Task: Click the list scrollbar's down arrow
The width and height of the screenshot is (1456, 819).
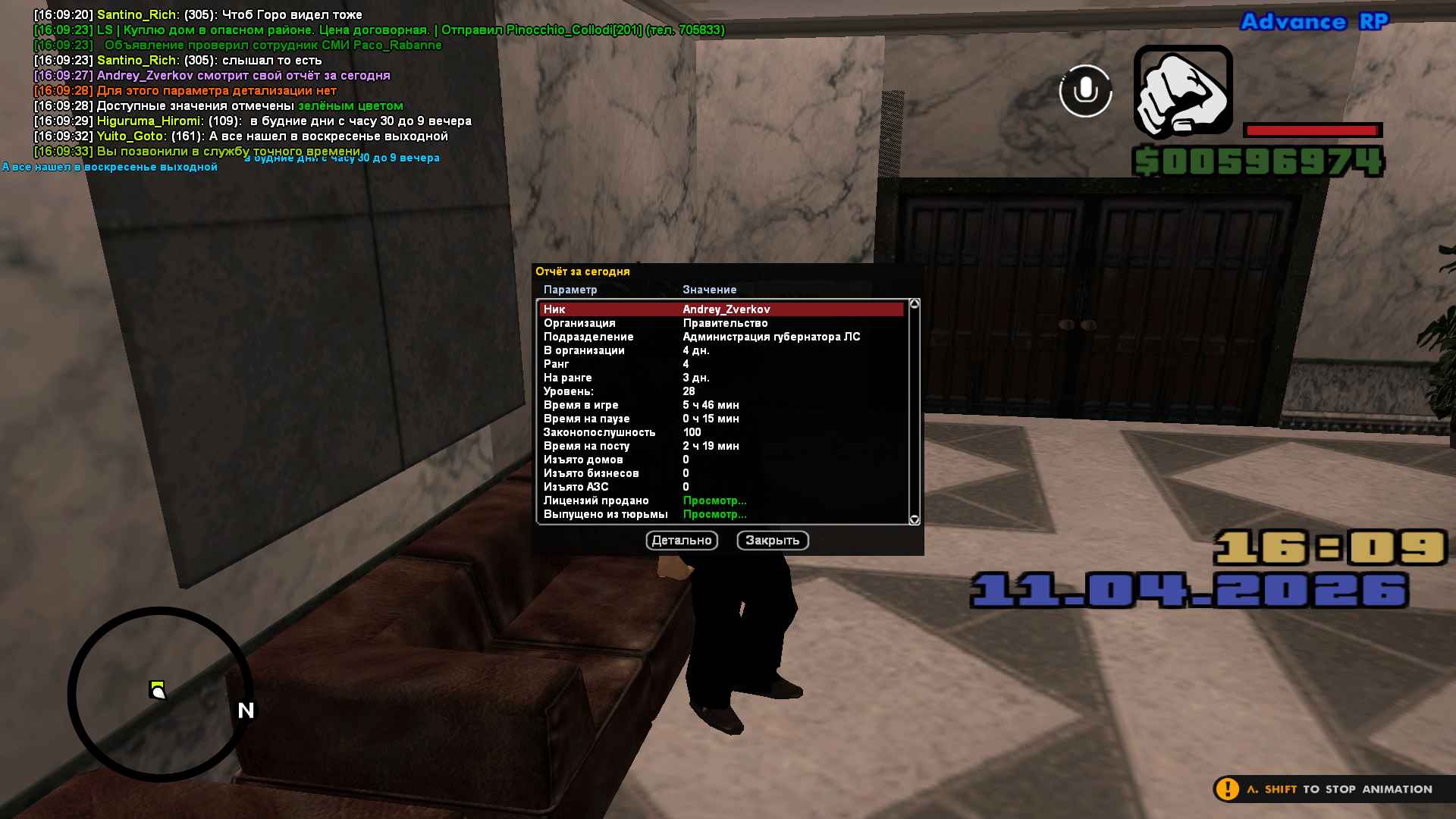Action: [x=915, y=519]
